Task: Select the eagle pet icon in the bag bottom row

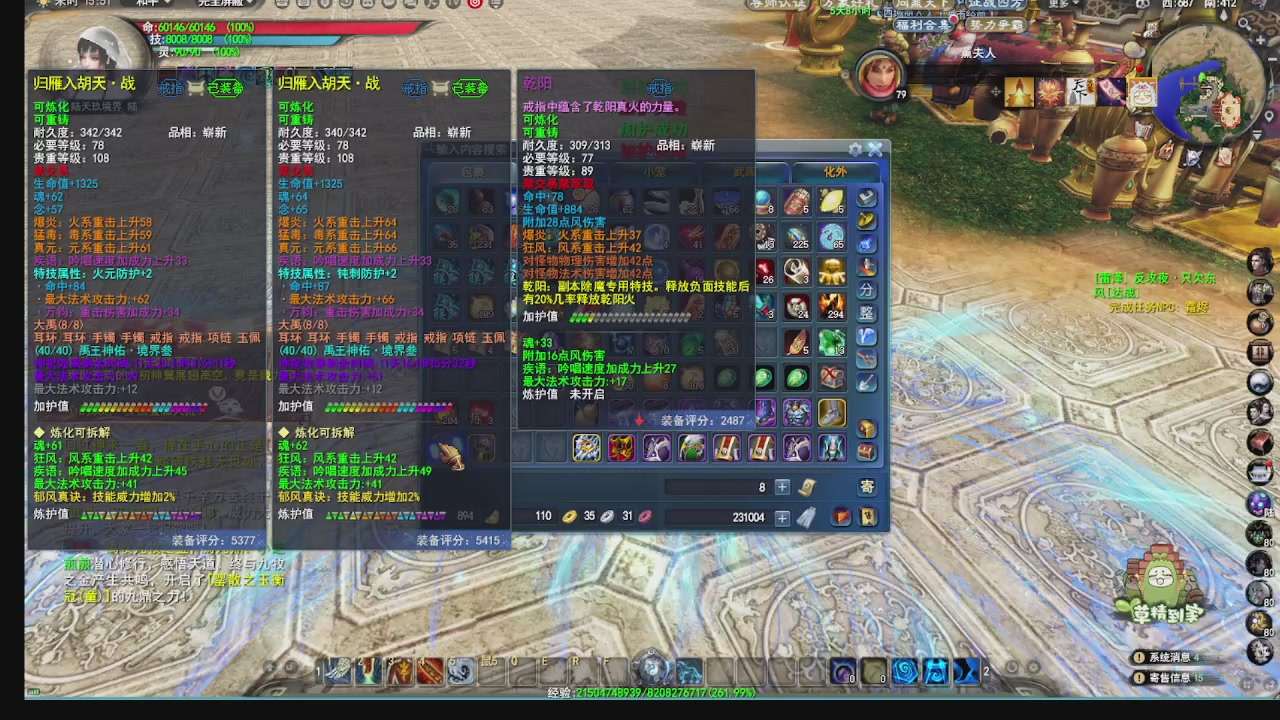Action: (x=693, y=448)
